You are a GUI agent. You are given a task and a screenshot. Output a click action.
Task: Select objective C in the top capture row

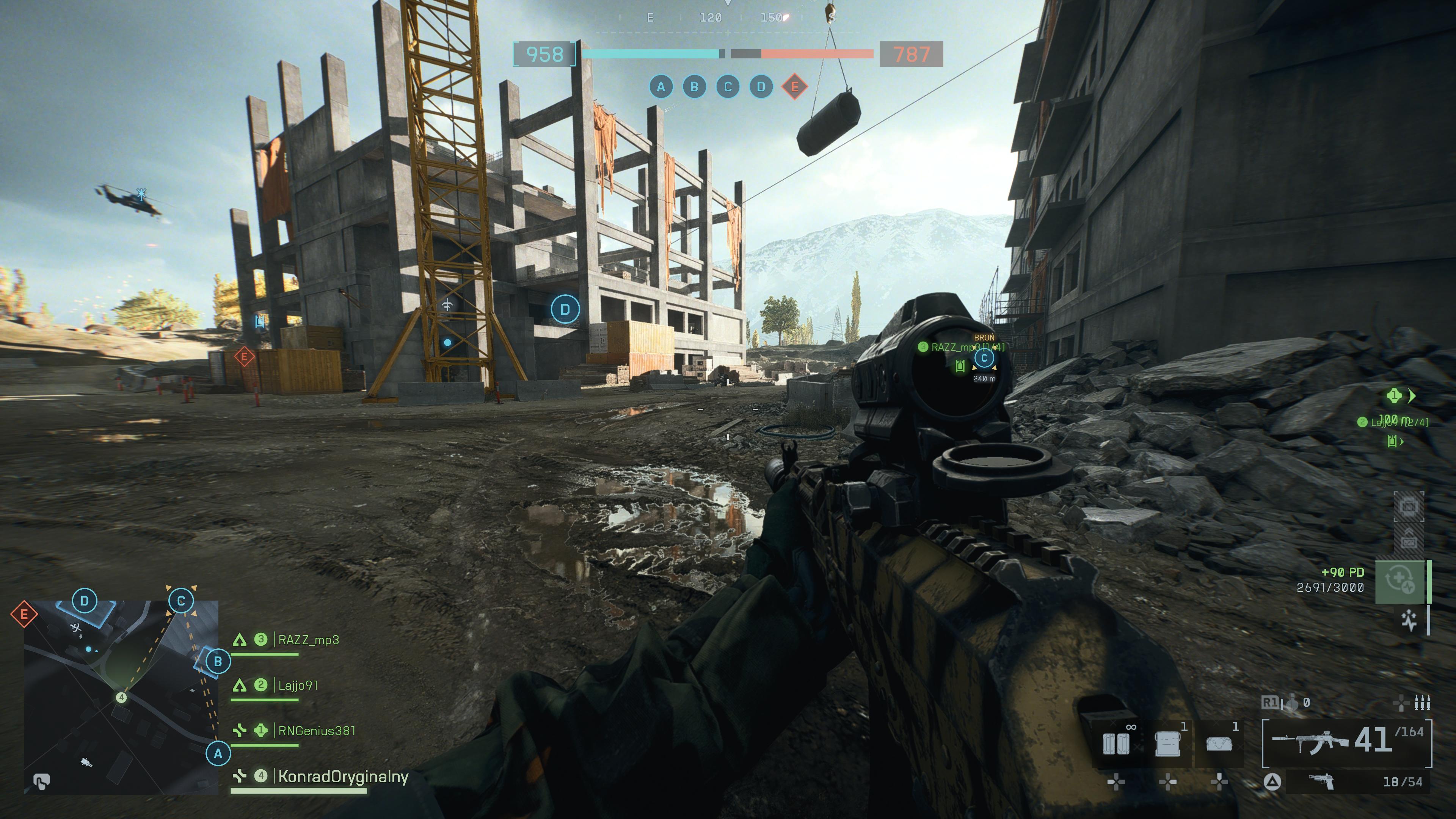(728, 87)
